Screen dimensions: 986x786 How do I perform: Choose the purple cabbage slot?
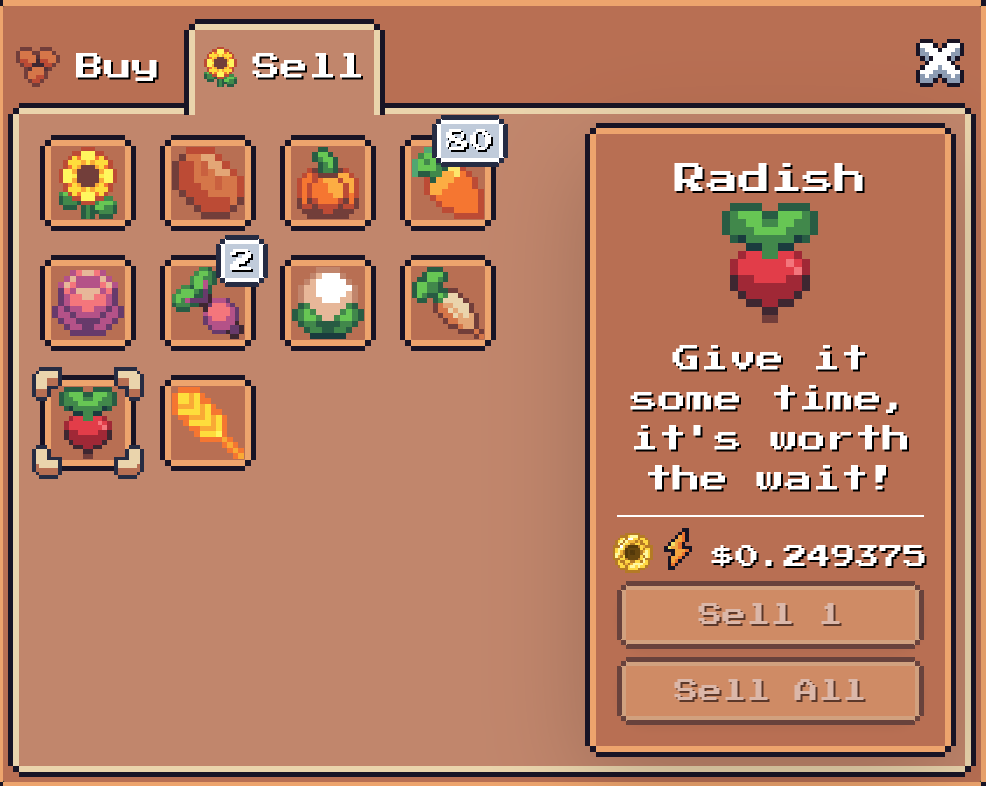click(x=88, y=303)
